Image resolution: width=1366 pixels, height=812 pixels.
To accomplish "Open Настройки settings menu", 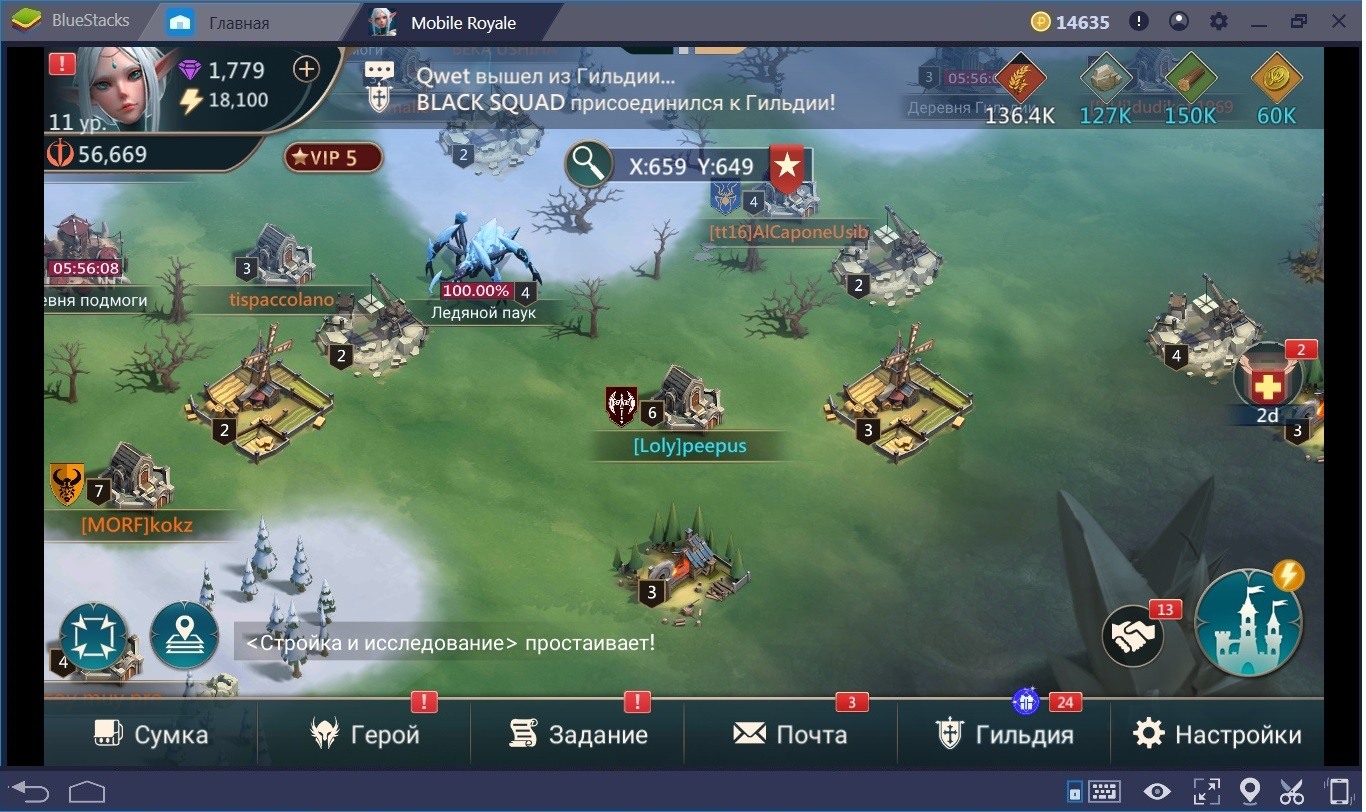I will click(x=1217, y=735).
